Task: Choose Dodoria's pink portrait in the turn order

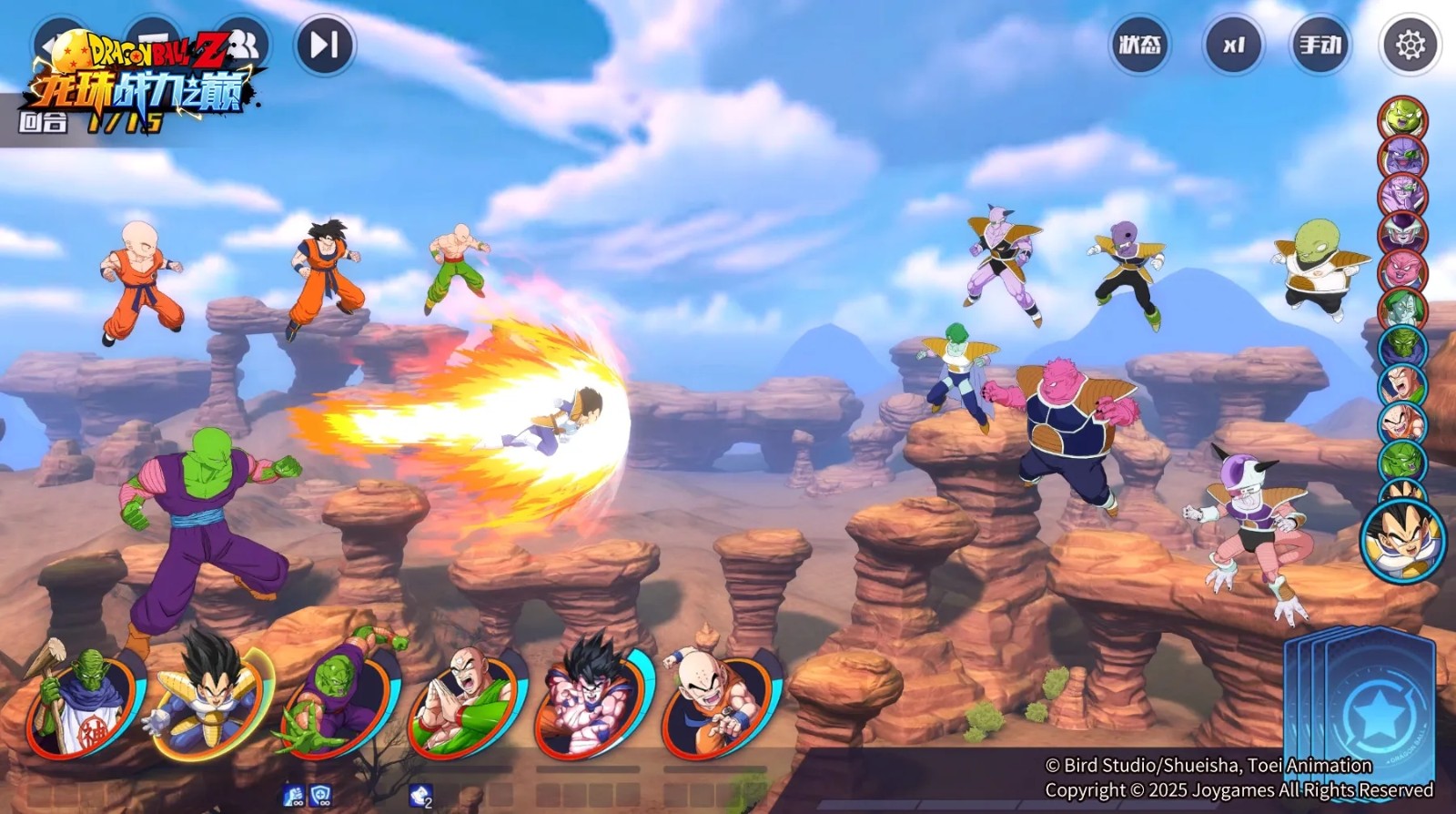Action: [x=1402, y=271]
